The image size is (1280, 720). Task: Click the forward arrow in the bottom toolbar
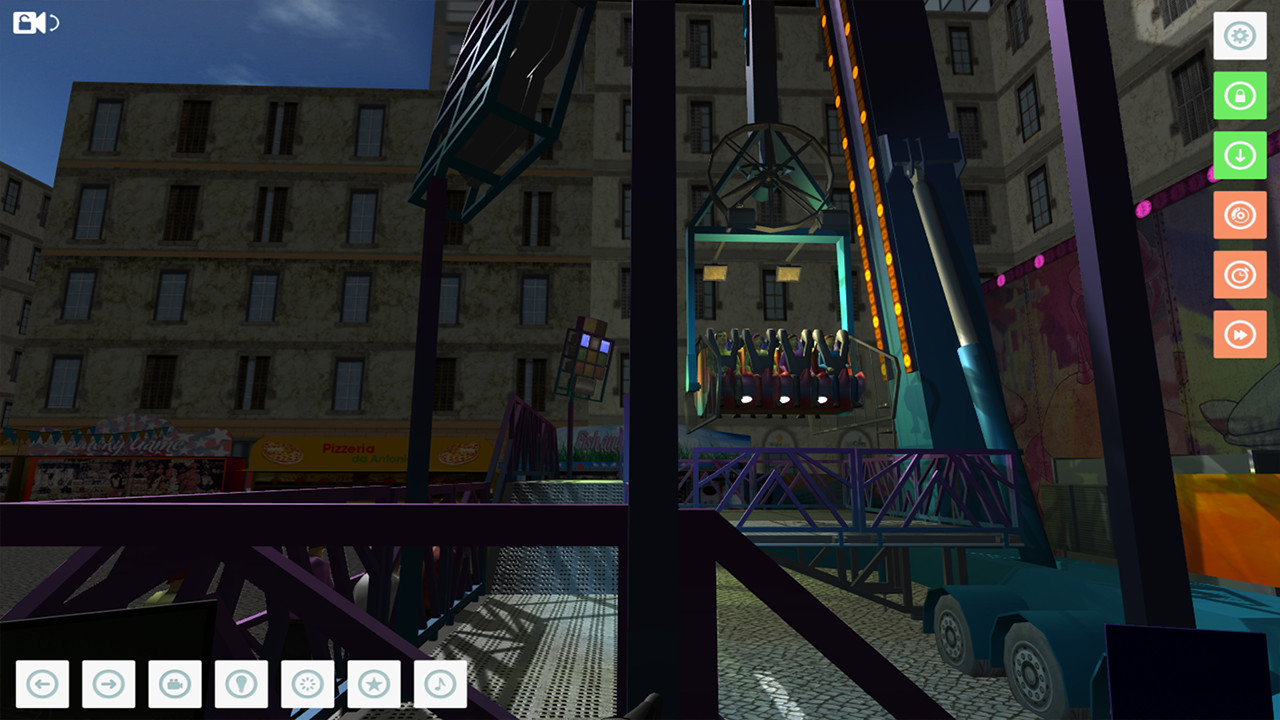click(x=107, y=684)
